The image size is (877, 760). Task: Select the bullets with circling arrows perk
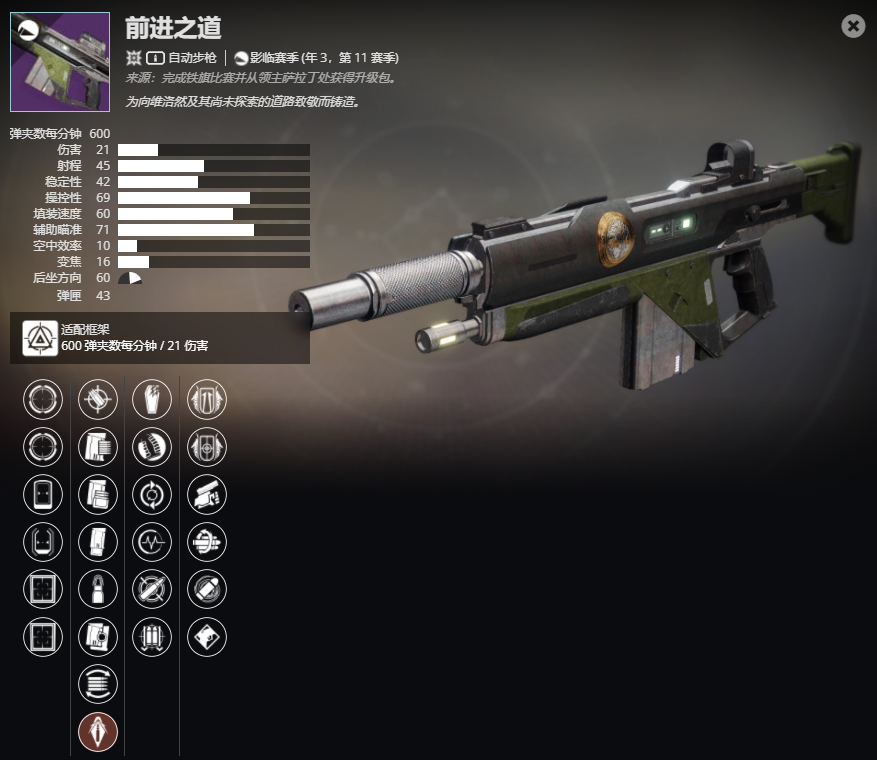pos(207,542)
